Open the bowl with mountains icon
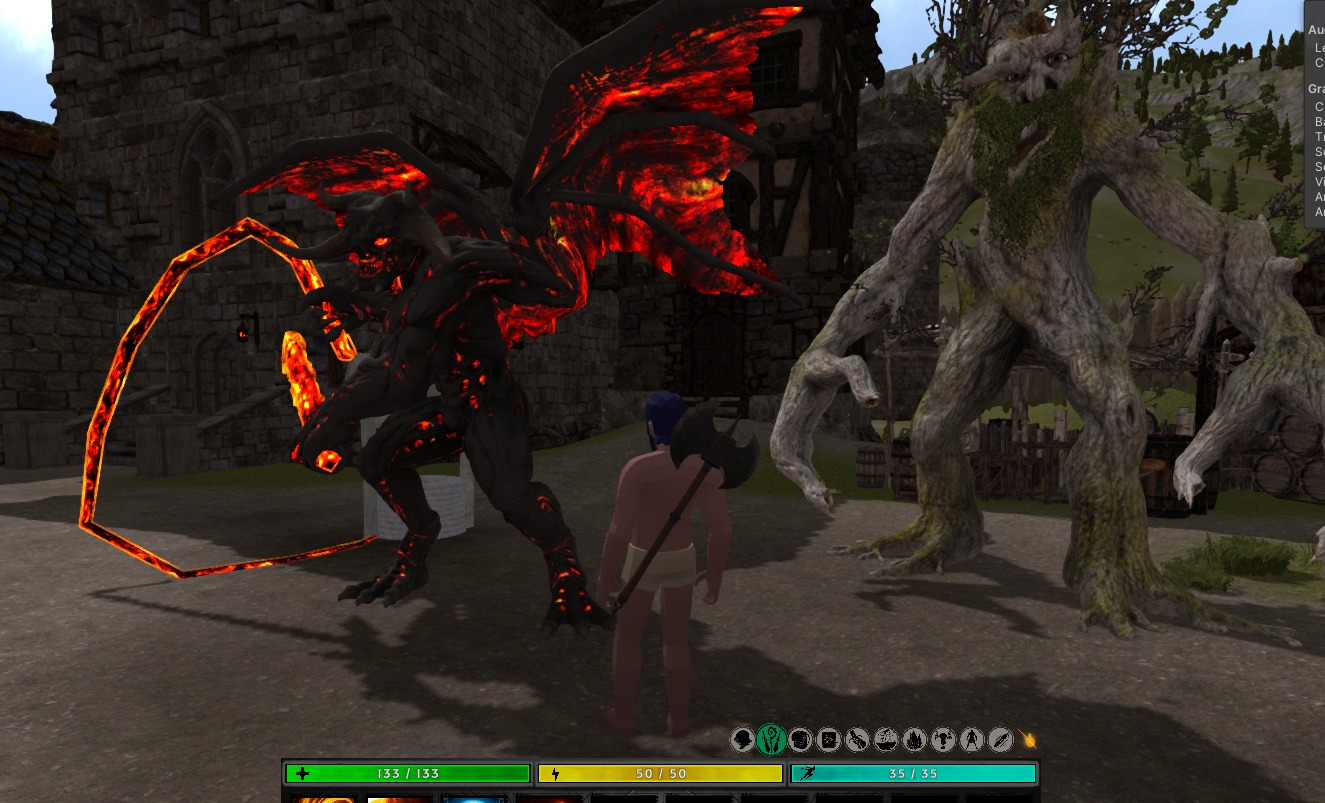The image size is (1325, 803). pos(886,740)
